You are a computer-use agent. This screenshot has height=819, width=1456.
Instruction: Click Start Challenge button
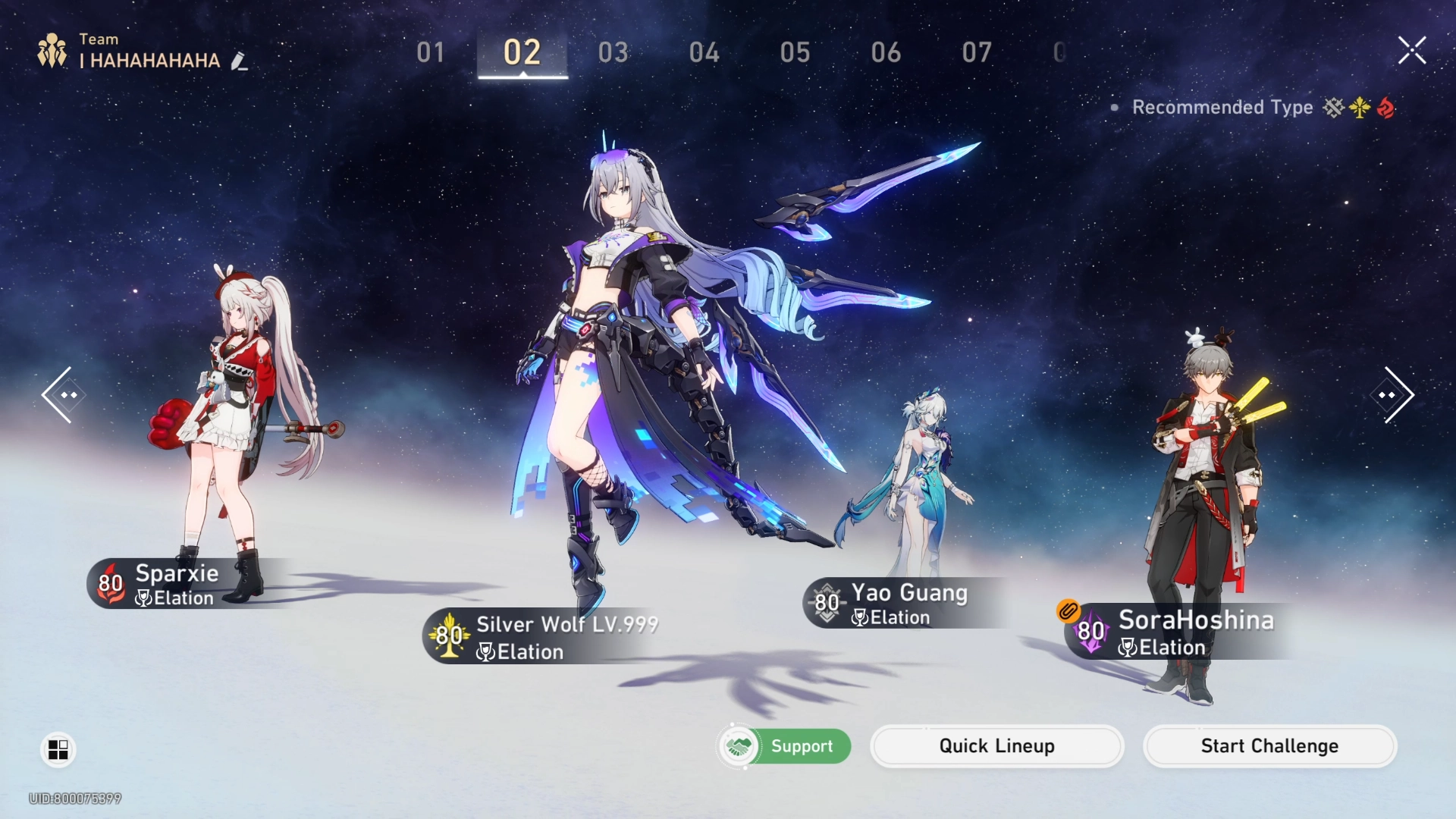pyautogui.click(x=1269, y=746)
